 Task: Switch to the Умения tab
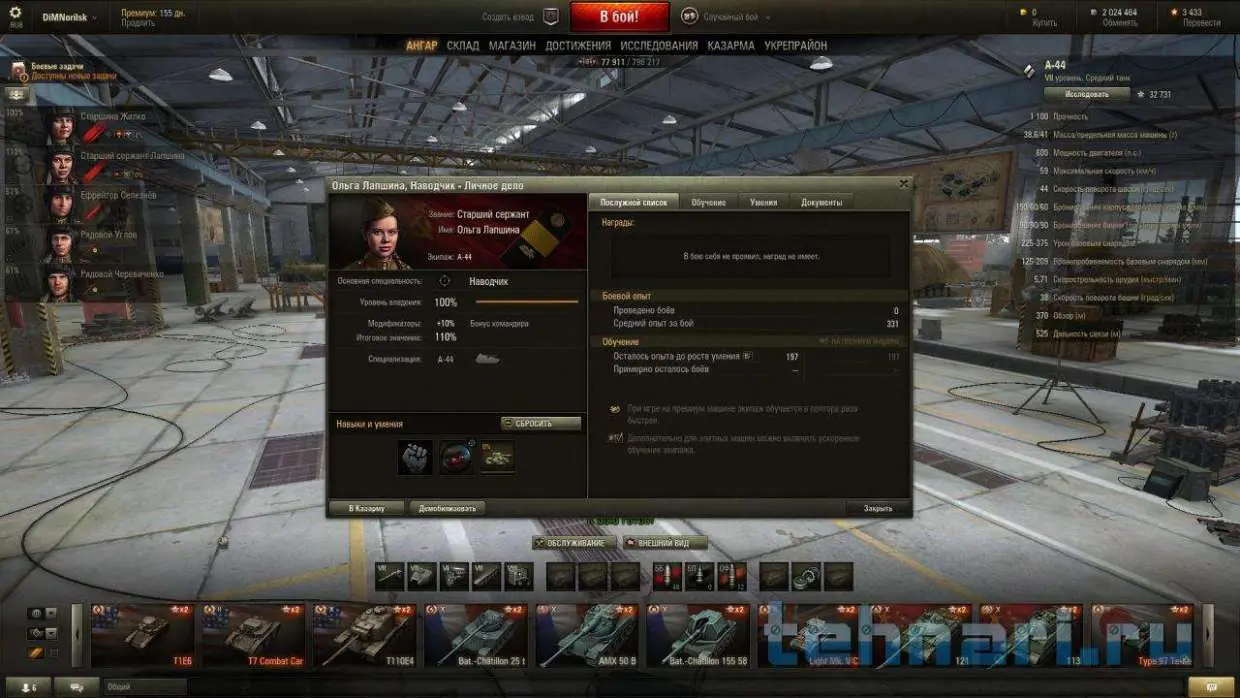point(763,202)
